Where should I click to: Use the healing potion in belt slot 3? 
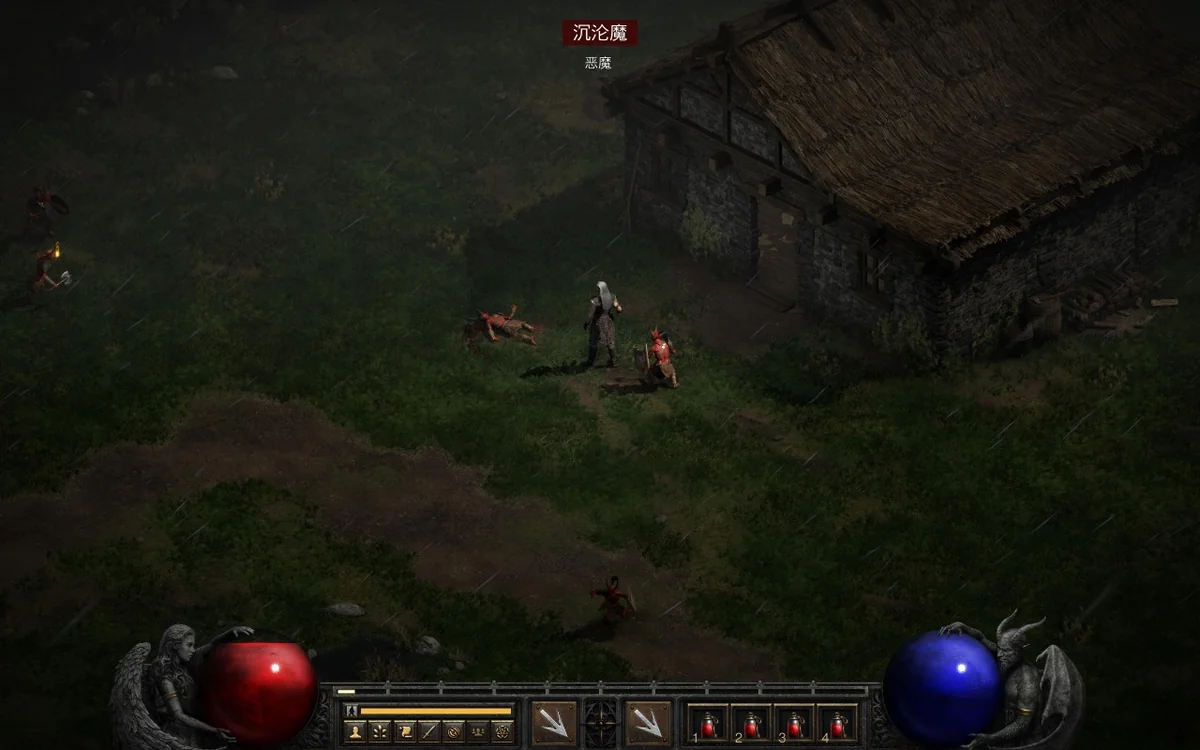[794, 722]
